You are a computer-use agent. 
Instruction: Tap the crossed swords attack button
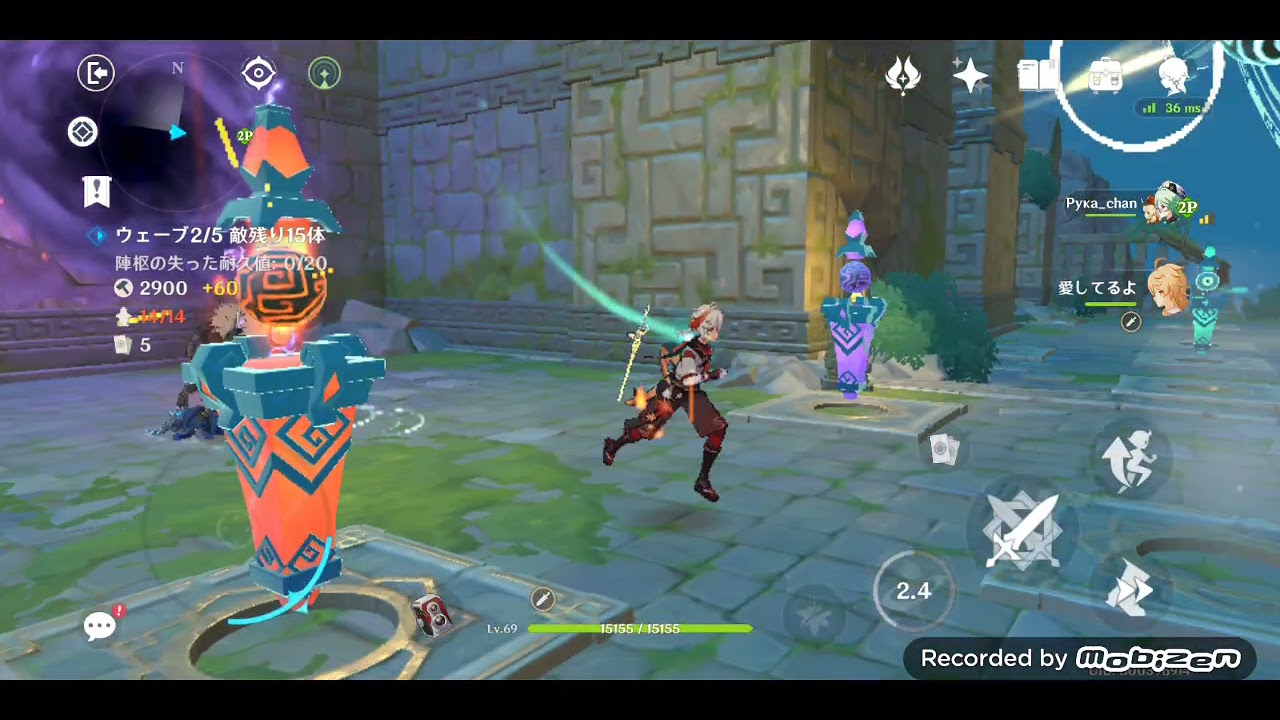(1021, 530)
